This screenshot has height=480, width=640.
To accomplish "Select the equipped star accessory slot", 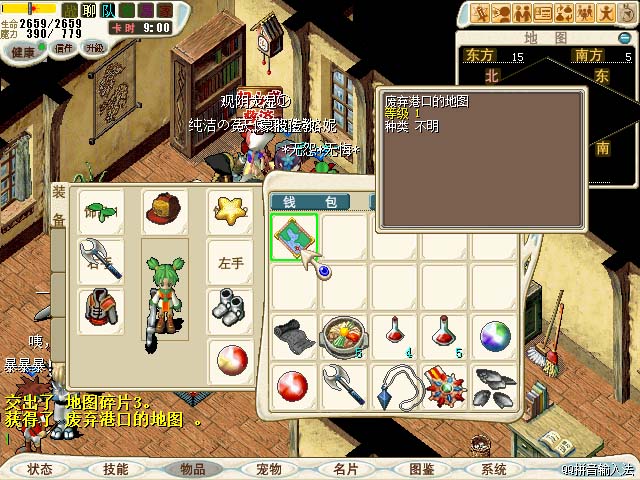I will tap(230, 210).
